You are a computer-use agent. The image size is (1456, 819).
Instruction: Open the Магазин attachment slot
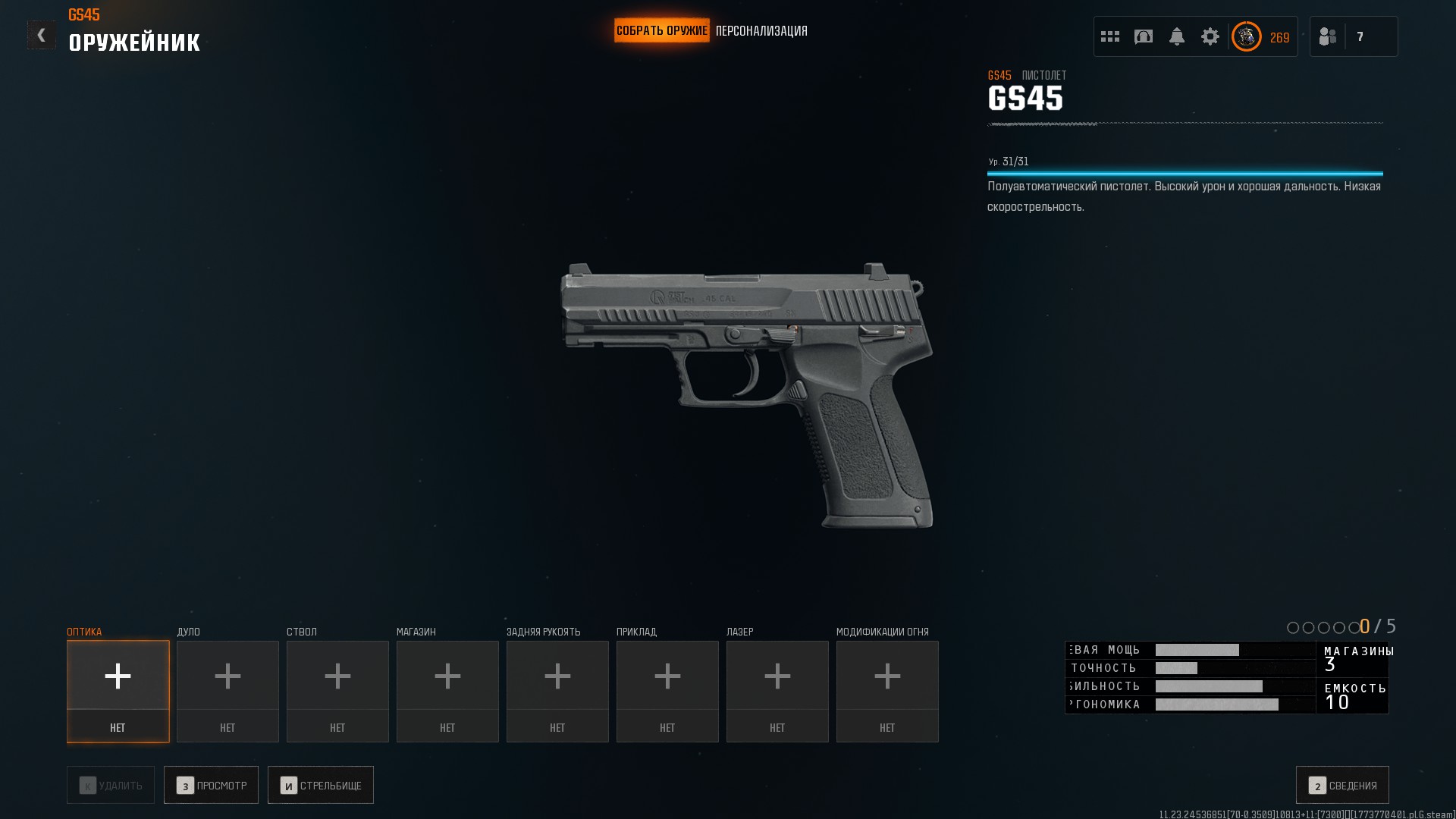447,691
